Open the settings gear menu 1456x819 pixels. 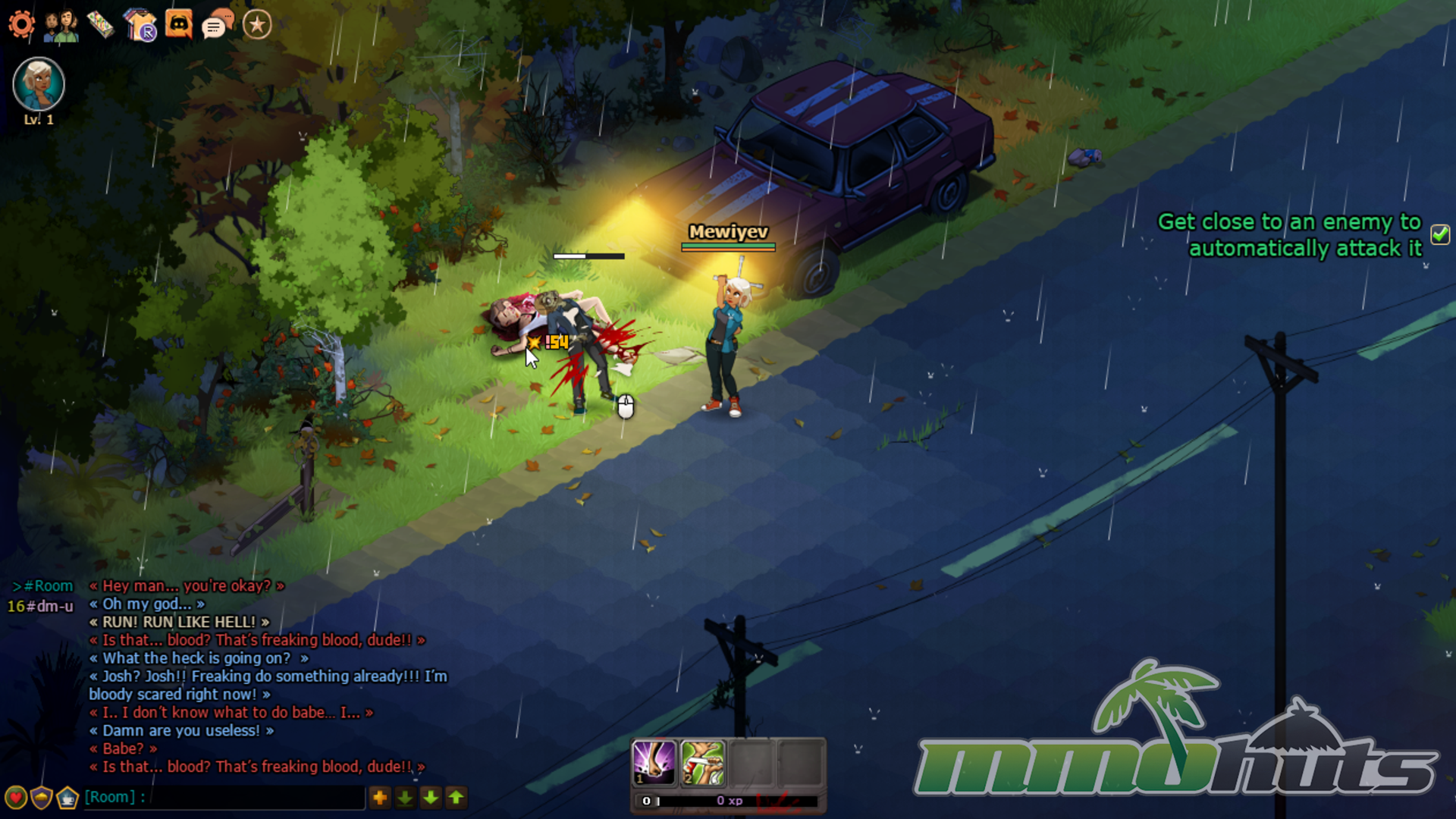tap(21, 25)
